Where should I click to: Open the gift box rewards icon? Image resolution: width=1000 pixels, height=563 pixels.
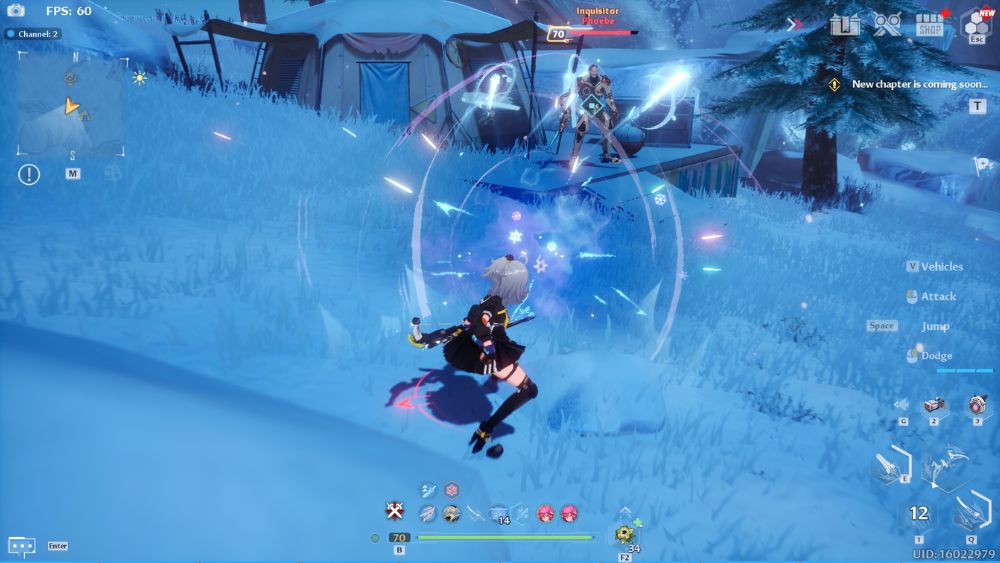pyautogui.click(x=844, y=24)
